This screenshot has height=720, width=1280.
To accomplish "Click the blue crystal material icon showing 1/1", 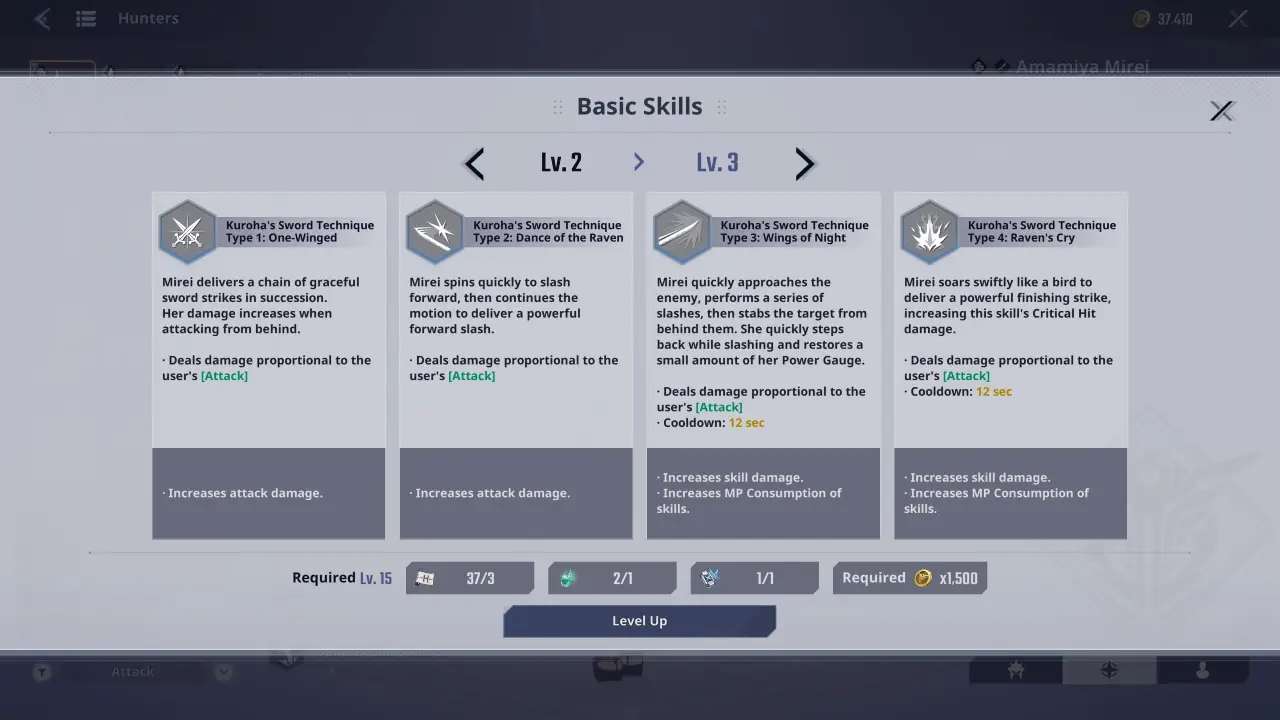I will [710, 577].
